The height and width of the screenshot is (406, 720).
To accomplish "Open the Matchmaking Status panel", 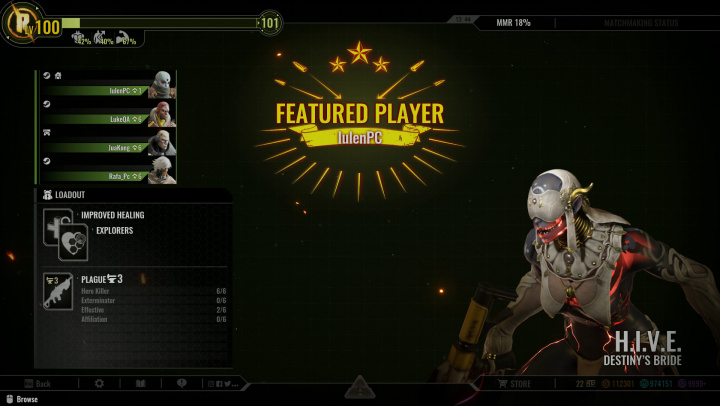I will point(648,21).
